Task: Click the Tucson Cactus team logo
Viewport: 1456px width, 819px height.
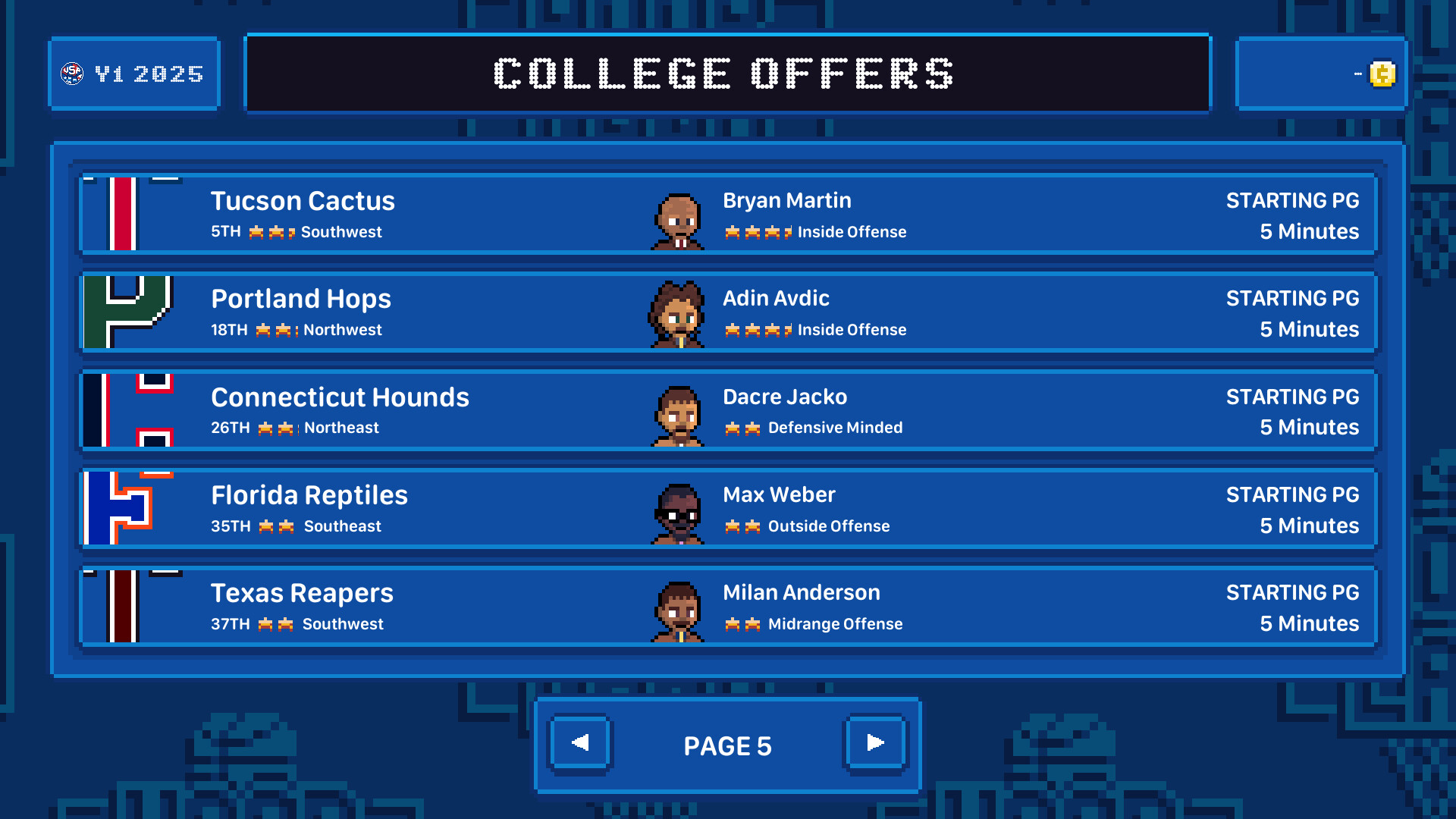Action: tap(126, 215)
